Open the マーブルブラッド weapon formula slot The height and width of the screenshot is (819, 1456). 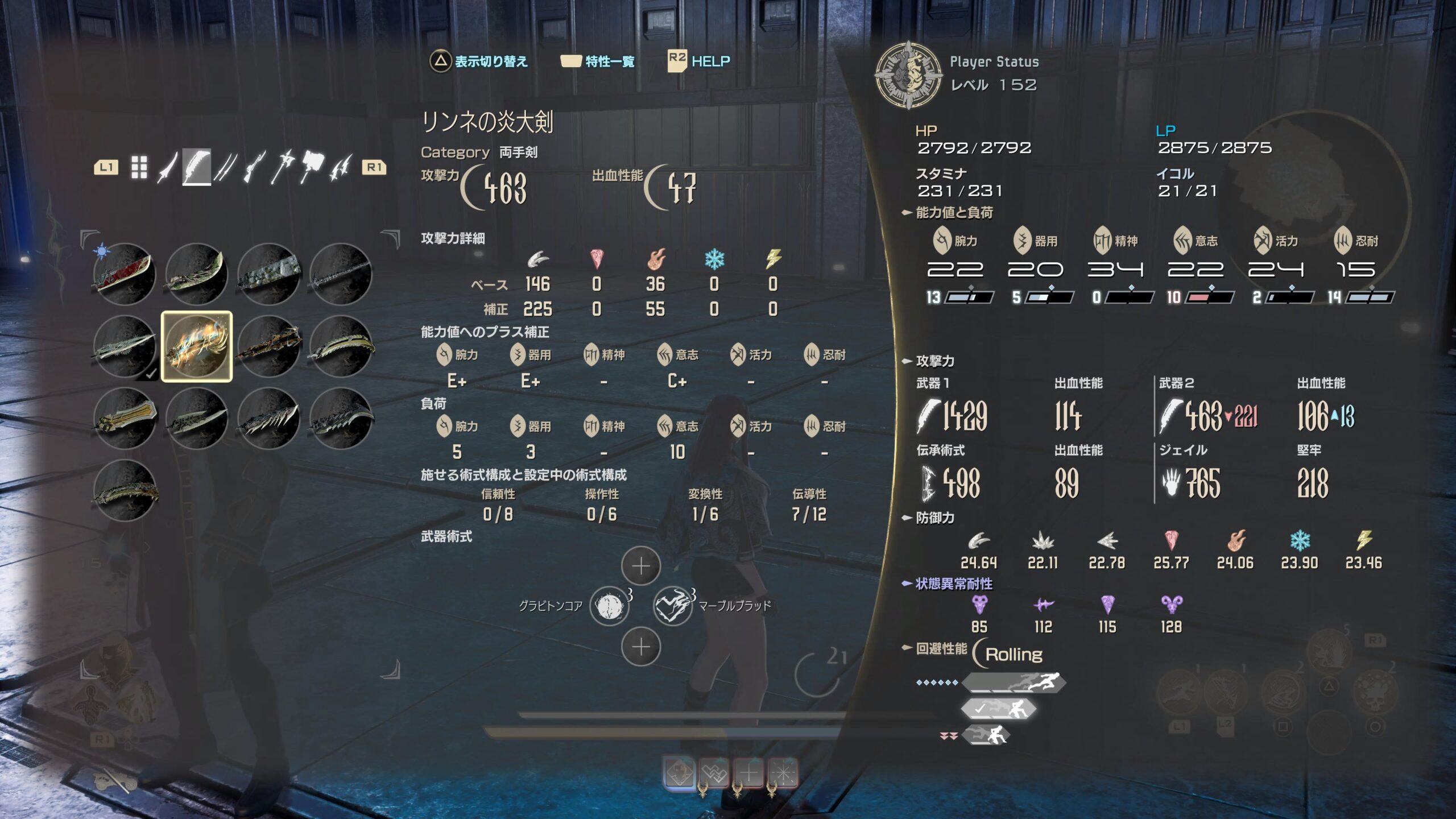tap(672, 606)
